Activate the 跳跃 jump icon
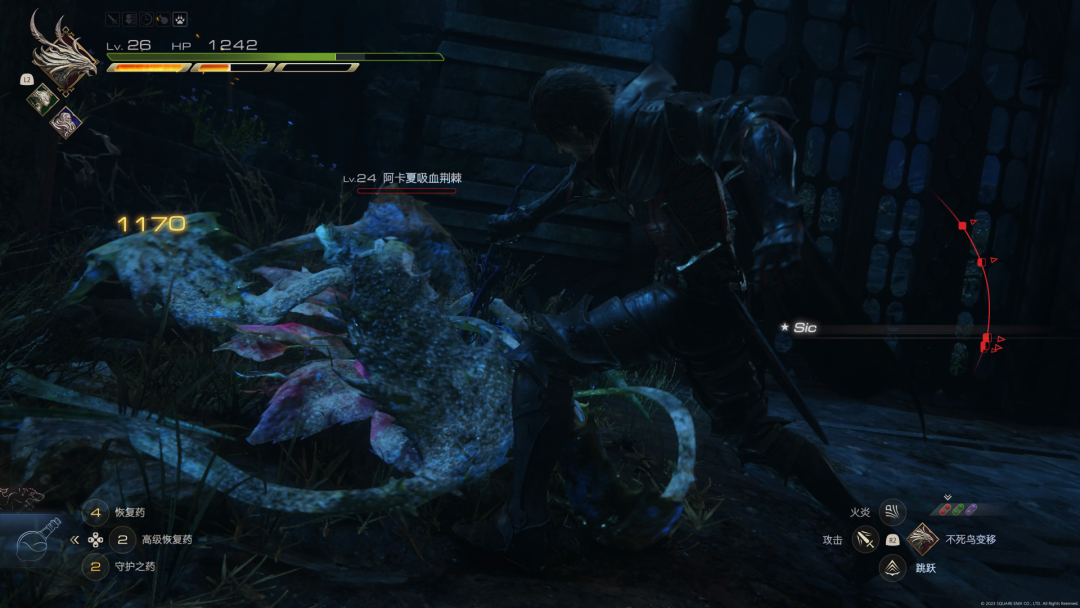 tap(892, 568)
